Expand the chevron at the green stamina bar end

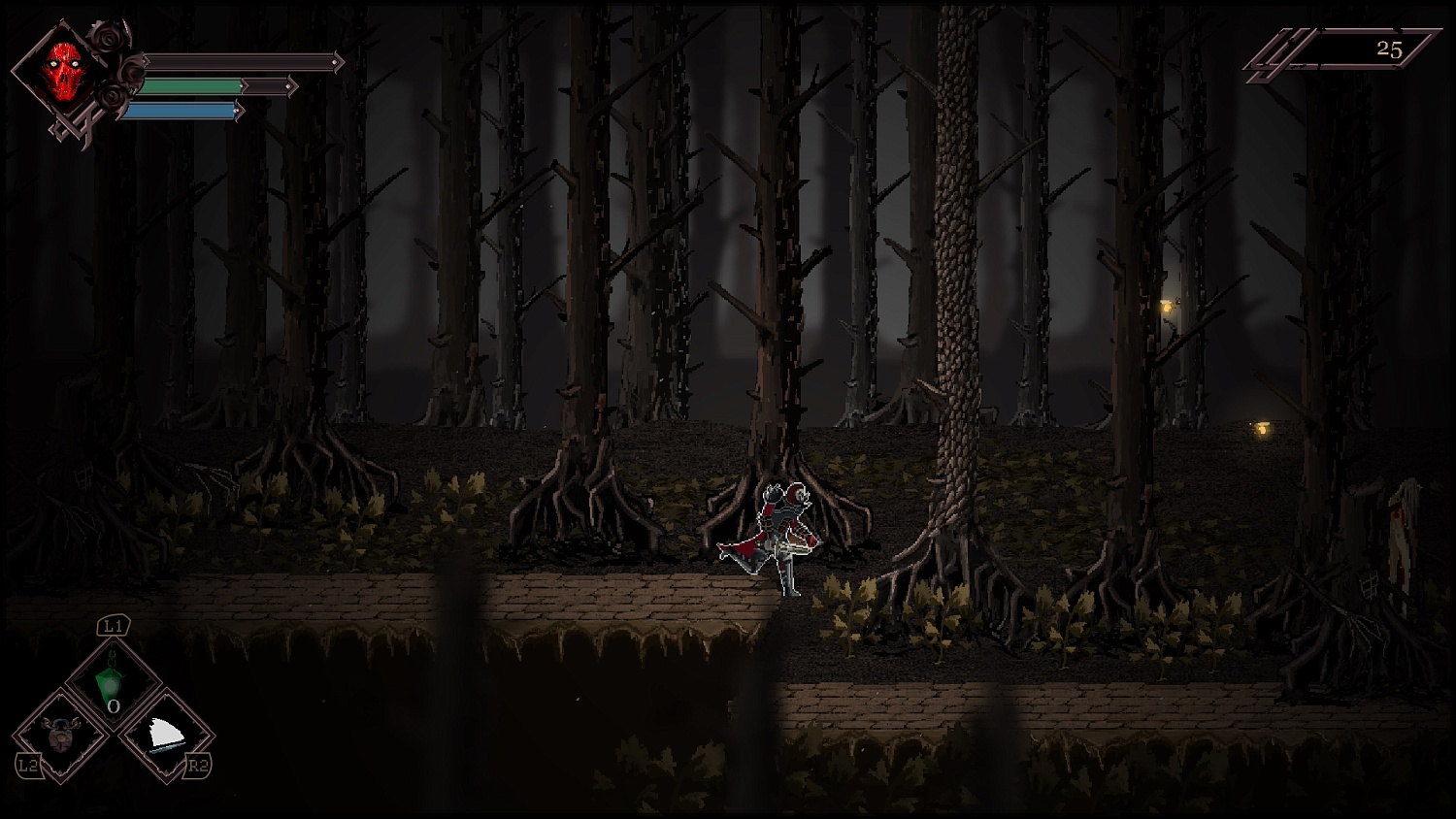pyautogui.click(x=293, y=86)
